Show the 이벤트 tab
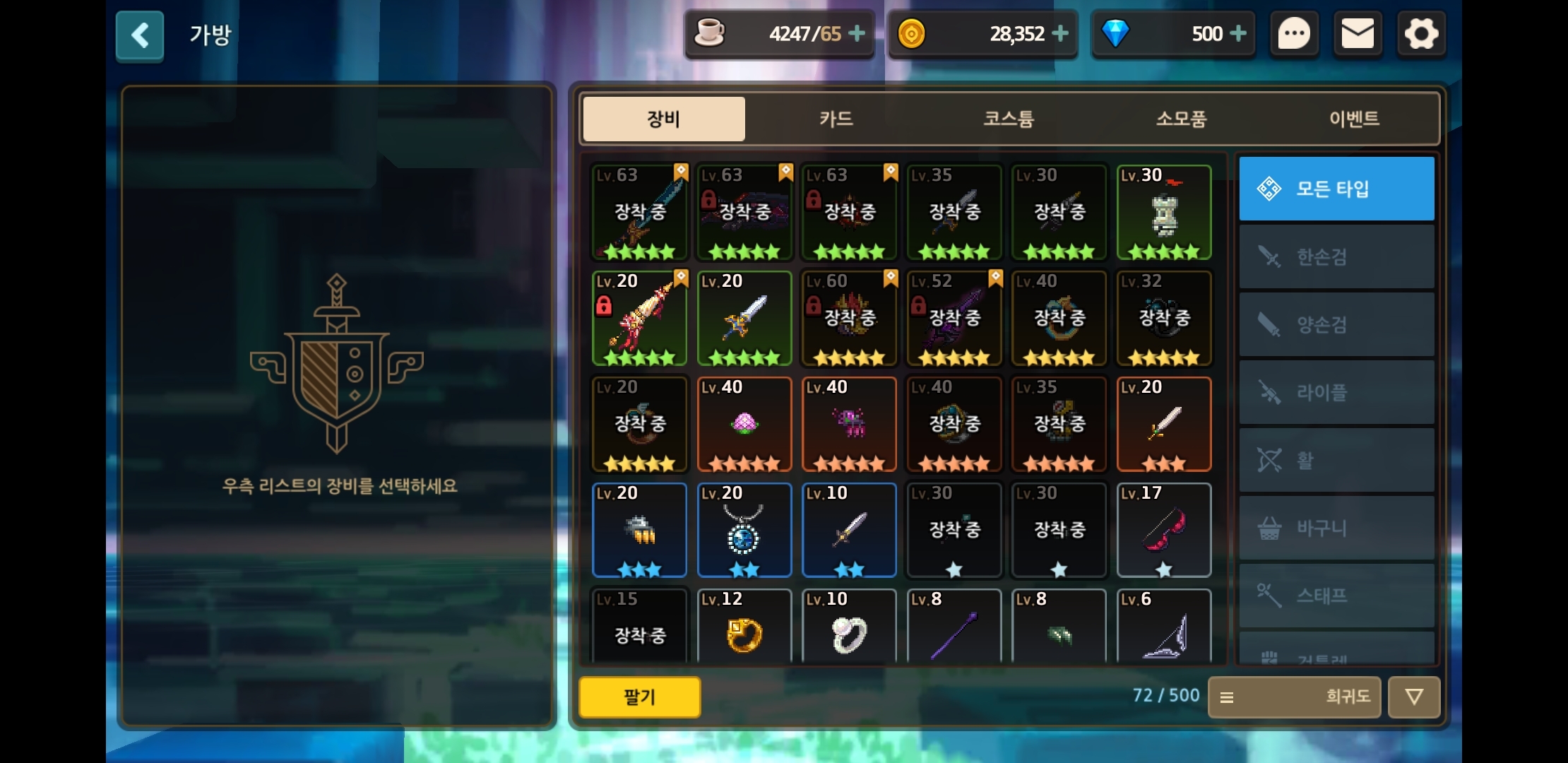The image size is (1568, 763). tap(1354, 119)
